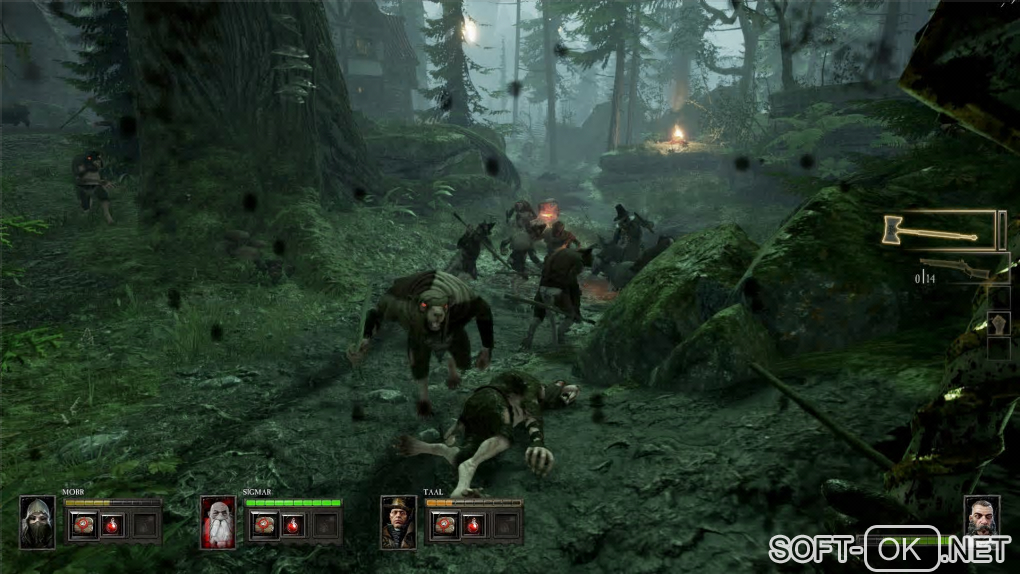Click the SOFT-OK.NET watermark
The image size is (1020, 574).
click(889, 548)
